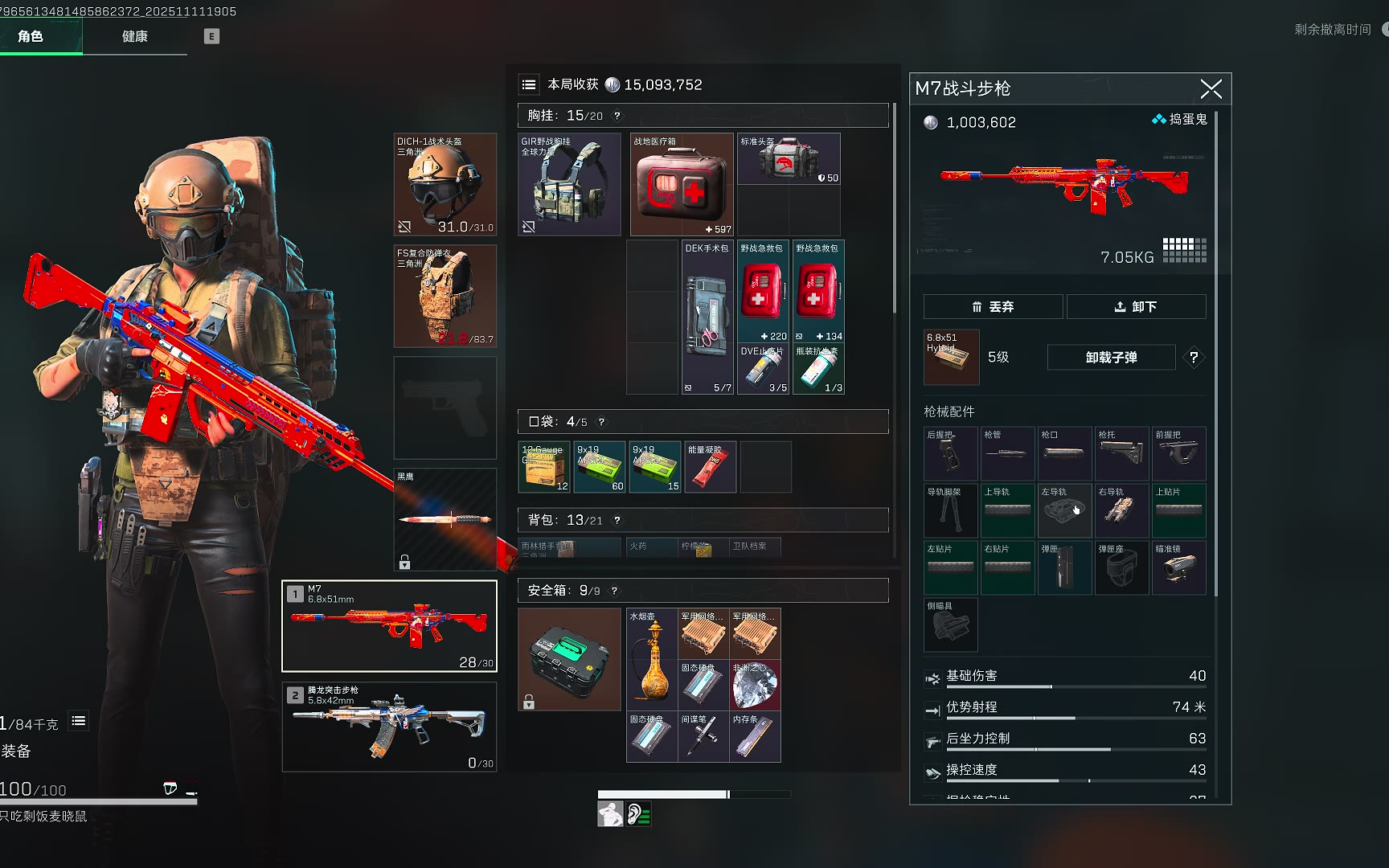Close the M7 battle rifle detail panel

pyautogui.click(x=1211, y=89)
